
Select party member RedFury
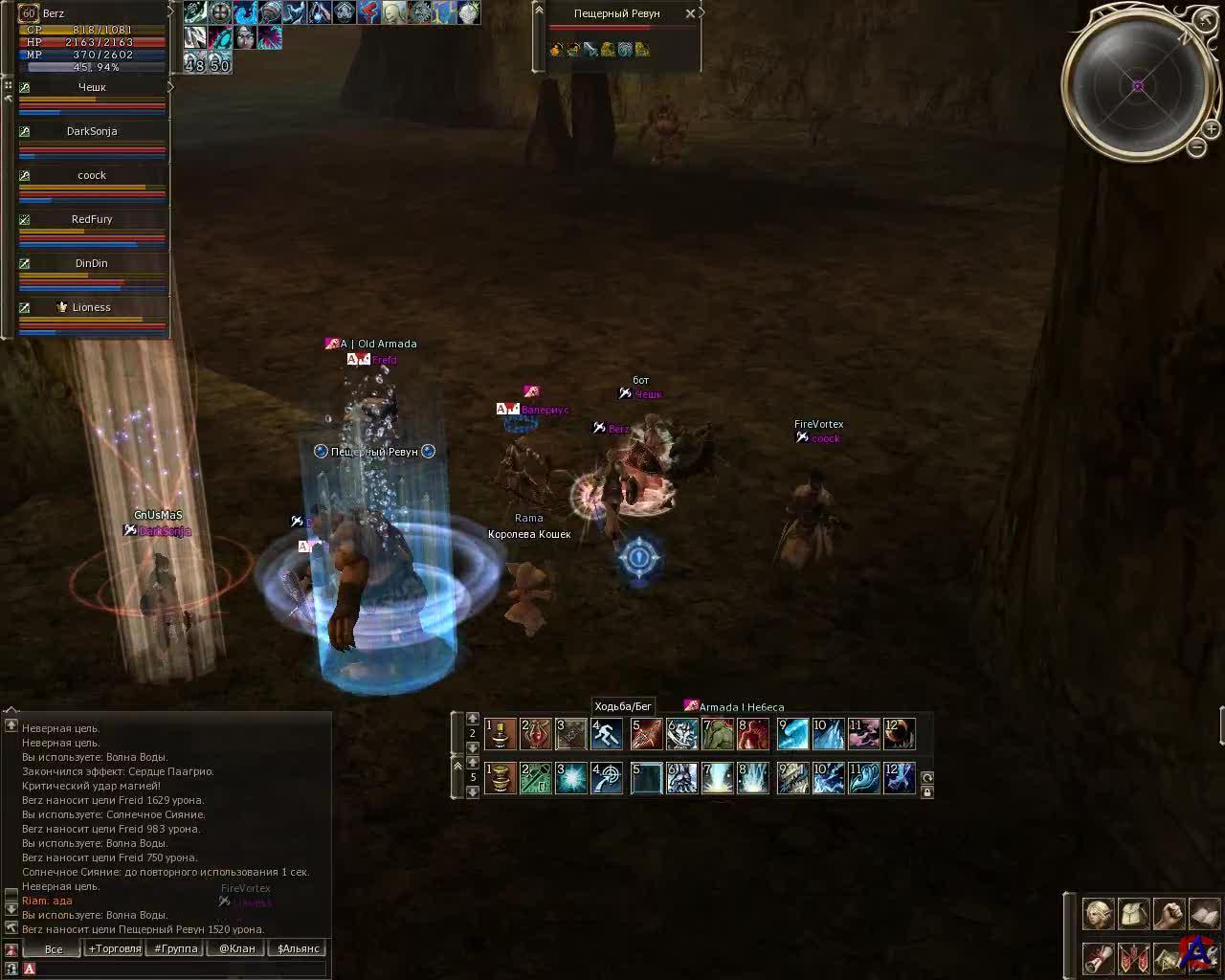pos(92,219)
